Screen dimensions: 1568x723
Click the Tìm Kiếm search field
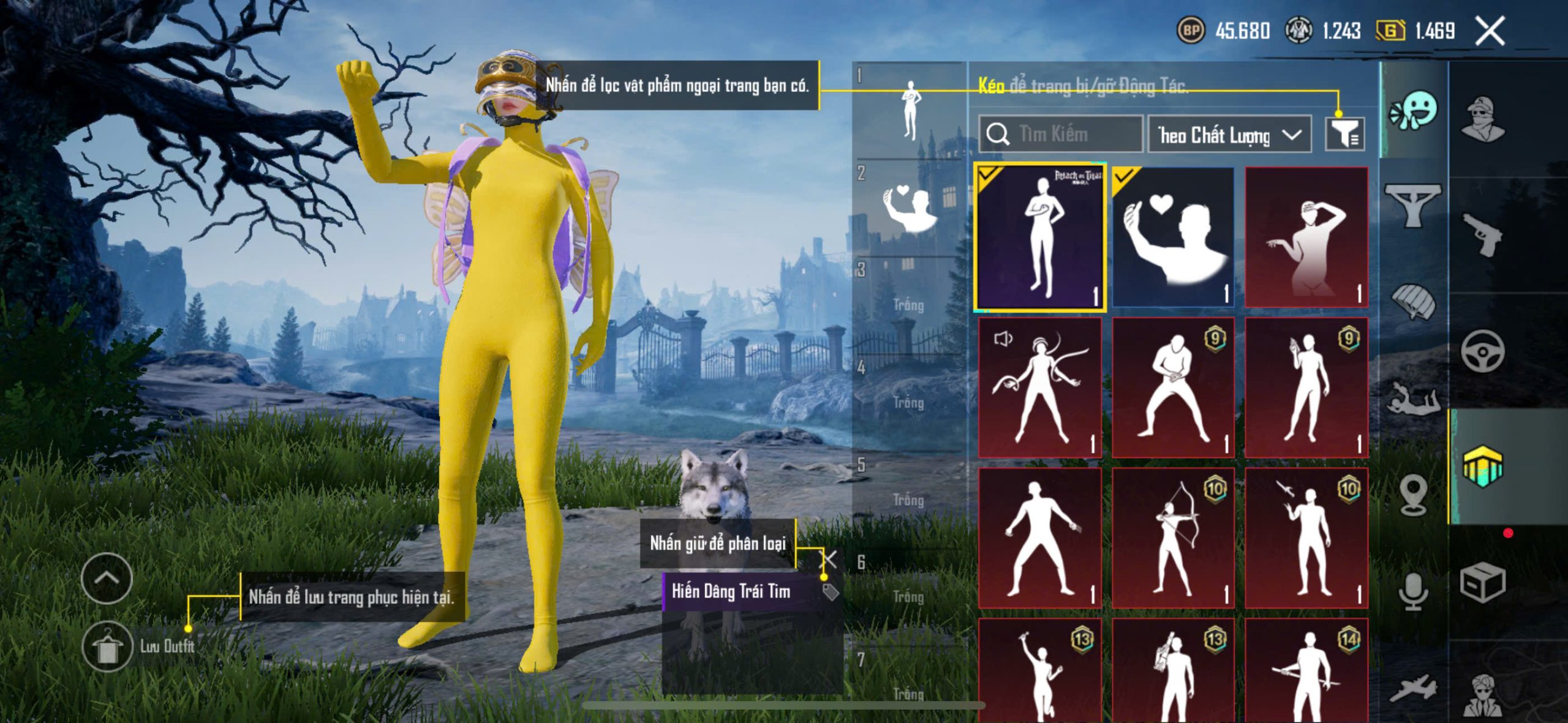point(1061,134)
